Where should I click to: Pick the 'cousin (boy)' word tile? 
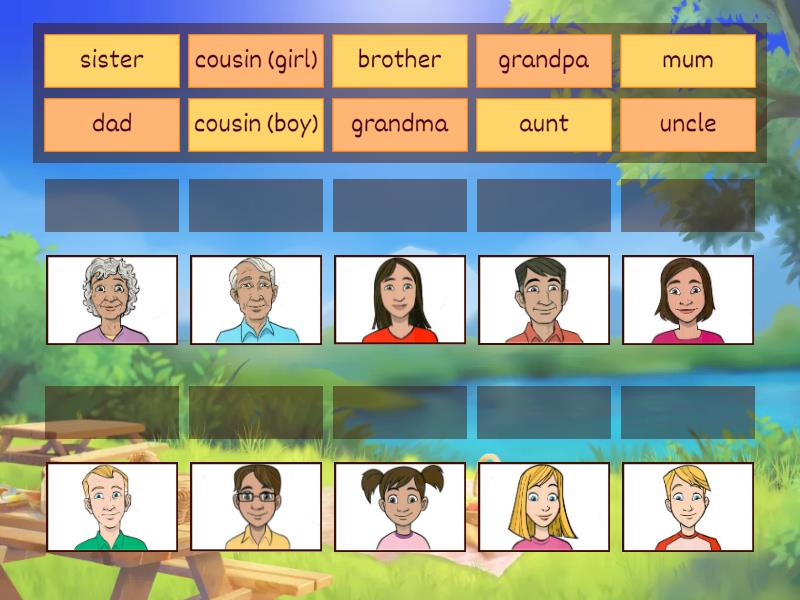pyautogui.click(x=256, y=125)
